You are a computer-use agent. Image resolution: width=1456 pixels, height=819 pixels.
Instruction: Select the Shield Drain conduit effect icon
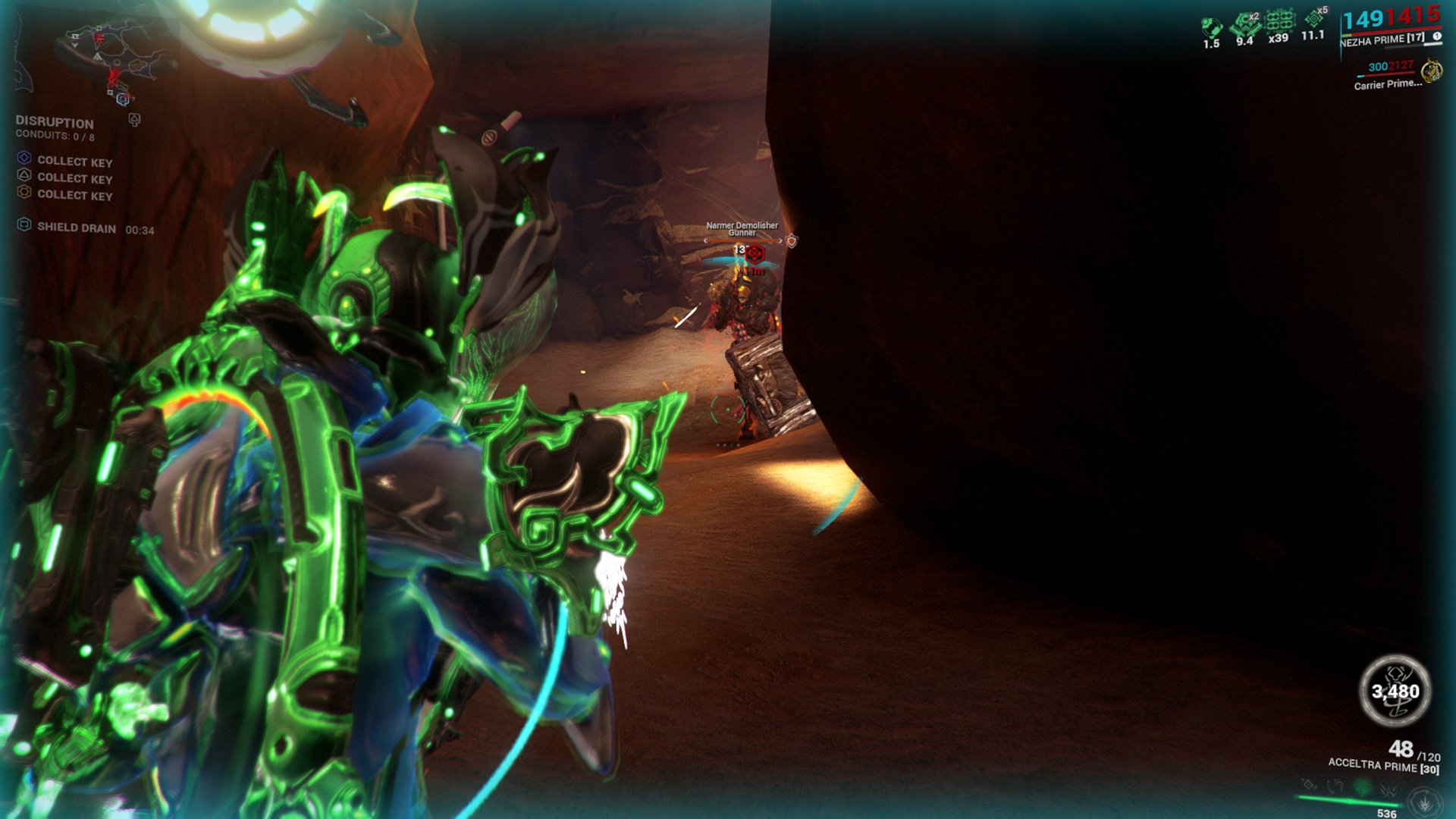(24, 224)
